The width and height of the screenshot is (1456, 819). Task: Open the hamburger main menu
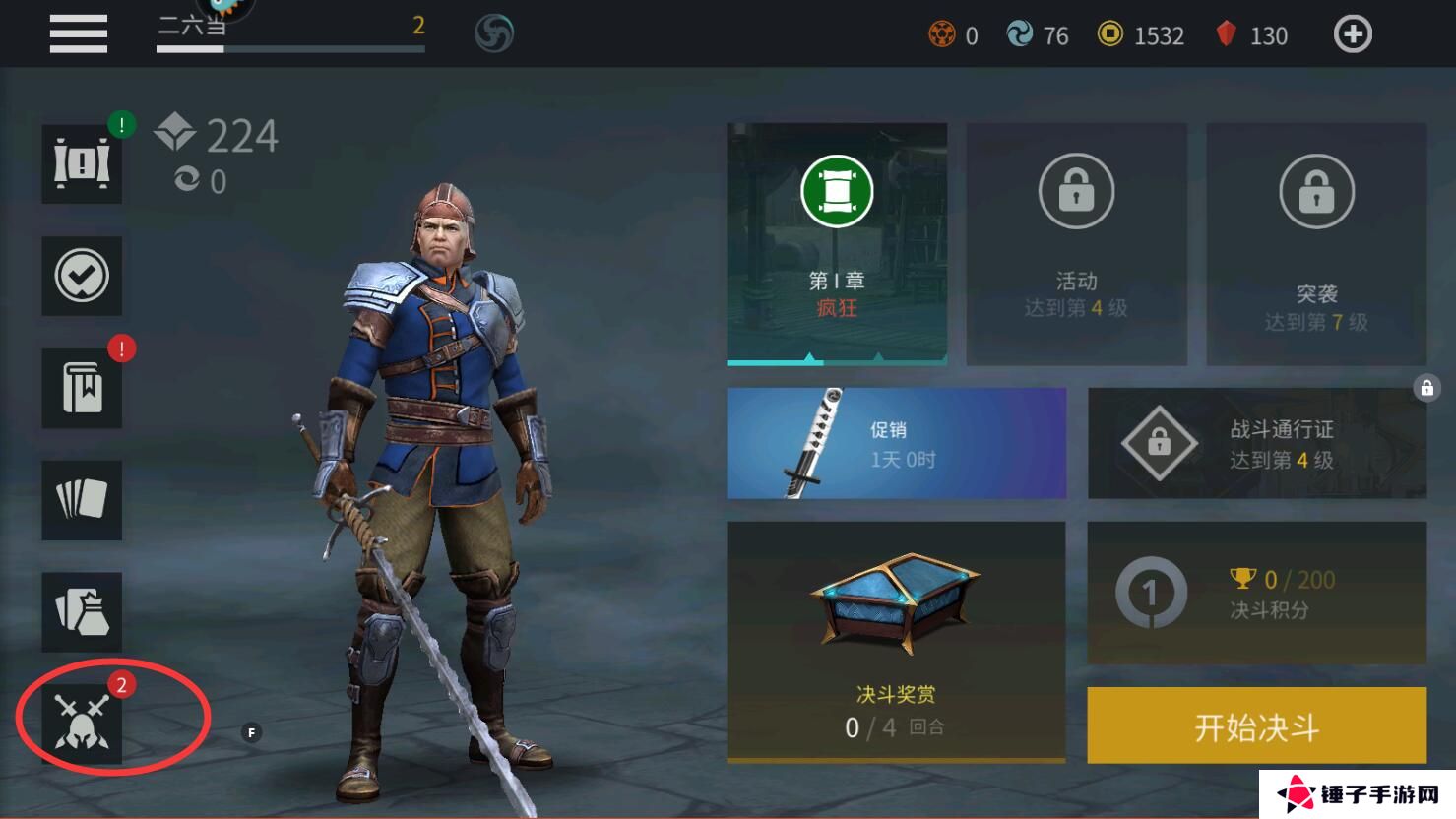79,33
